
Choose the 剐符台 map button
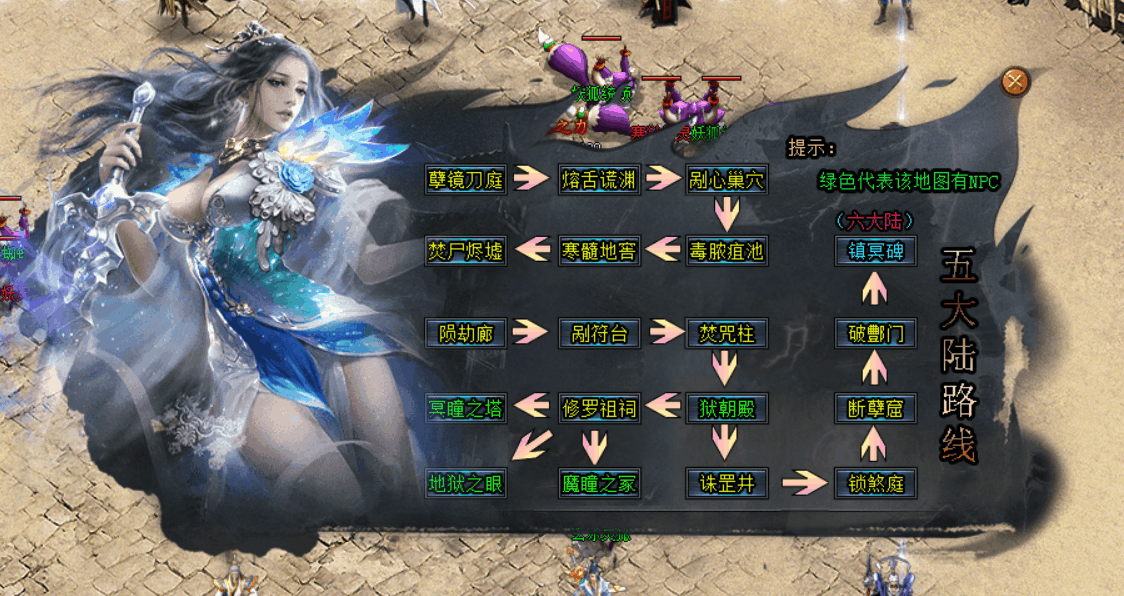[599, 332]
